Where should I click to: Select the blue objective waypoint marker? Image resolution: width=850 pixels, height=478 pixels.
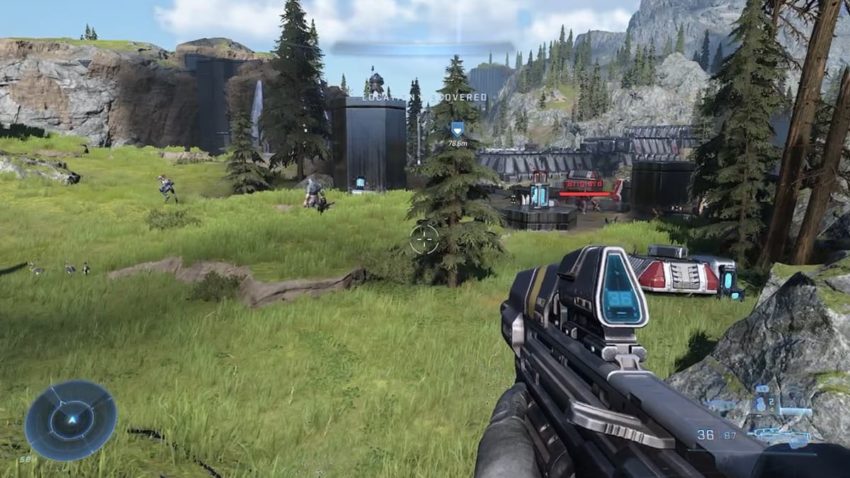tap(457, 129)
